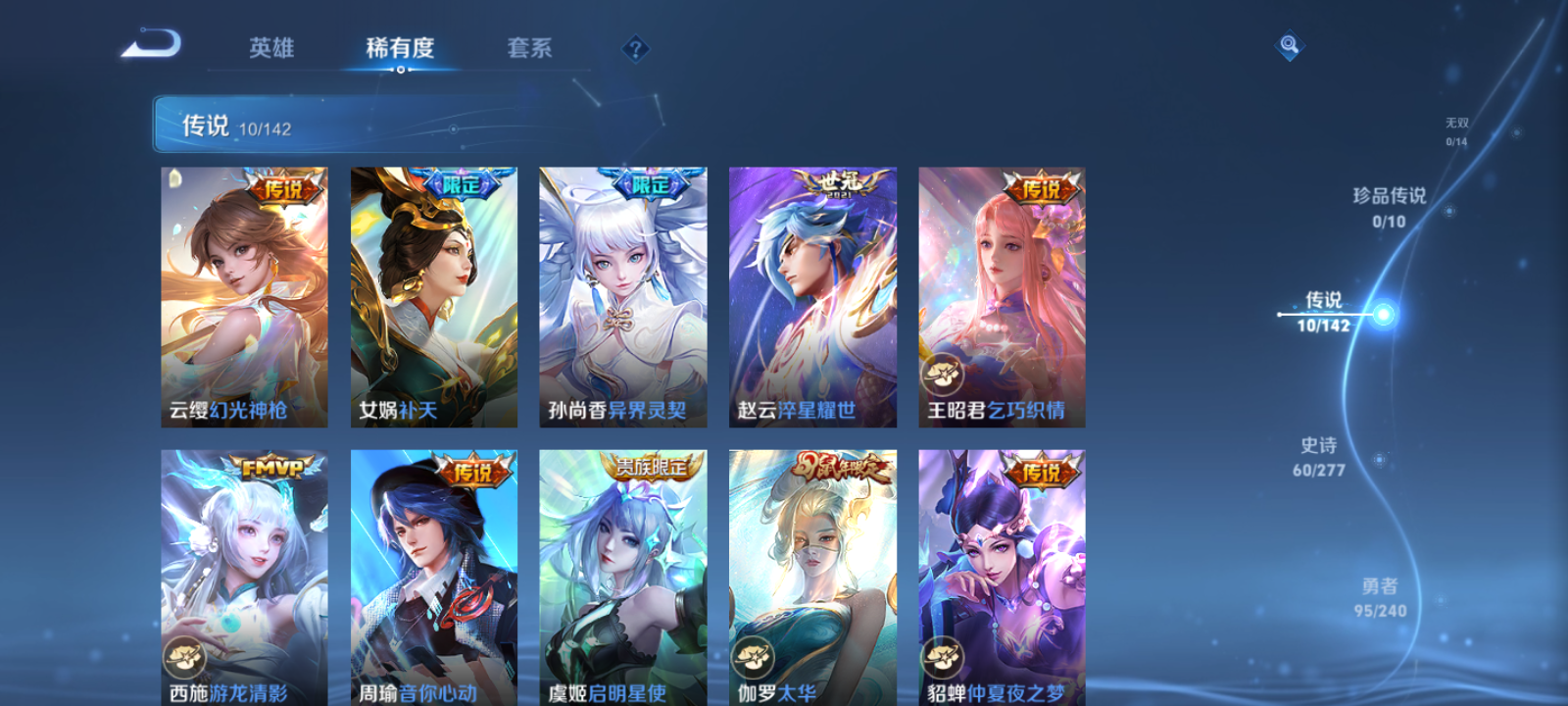
Task: Open the 孙尚香异界灵契 skin thumbnail
Action: pyautogui.click(x=623, y=294)
